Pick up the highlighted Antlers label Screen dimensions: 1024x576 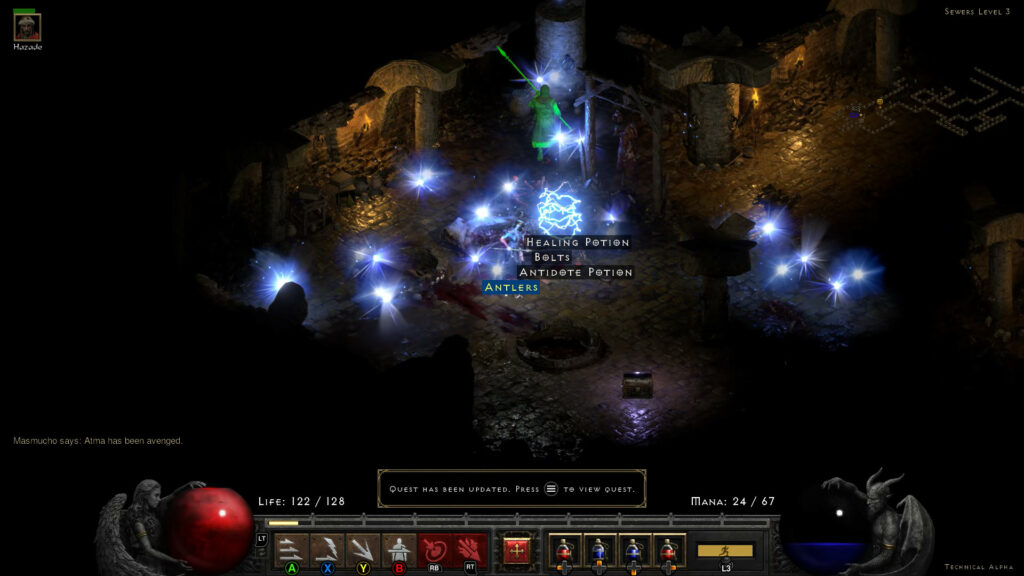click(511, 287)
